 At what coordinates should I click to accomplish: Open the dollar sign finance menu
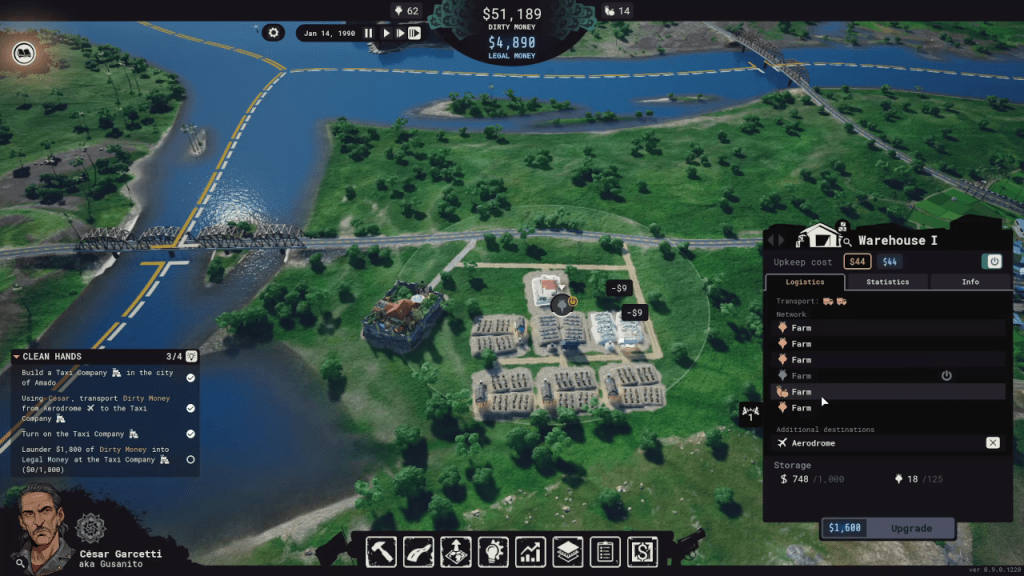coord(640,551)
